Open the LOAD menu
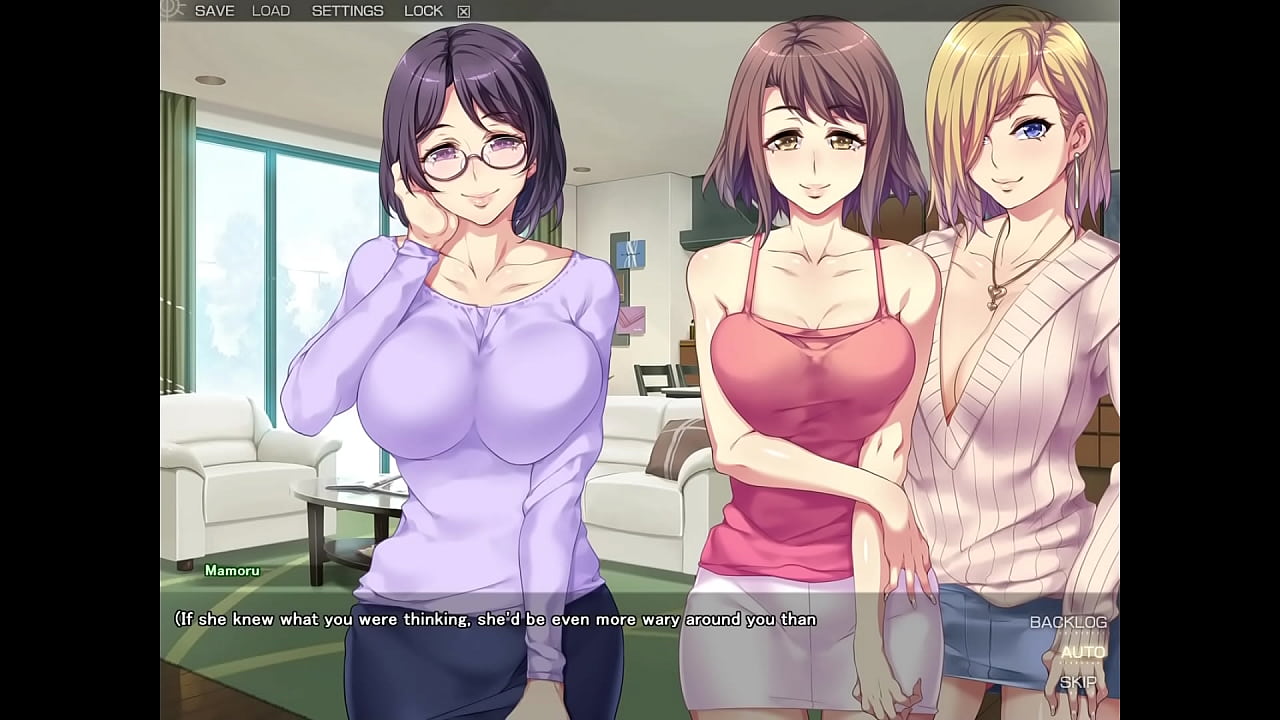This screenshot has width=1280, height=720. (x=270, y=11)
